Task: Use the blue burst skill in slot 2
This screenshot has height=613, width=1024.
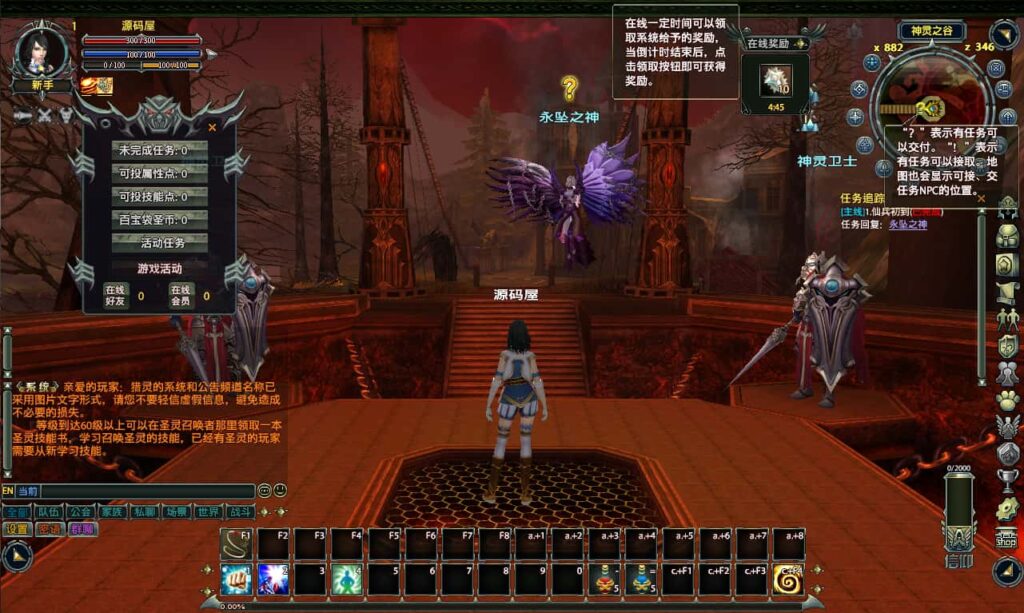Action: pos(273,578)
